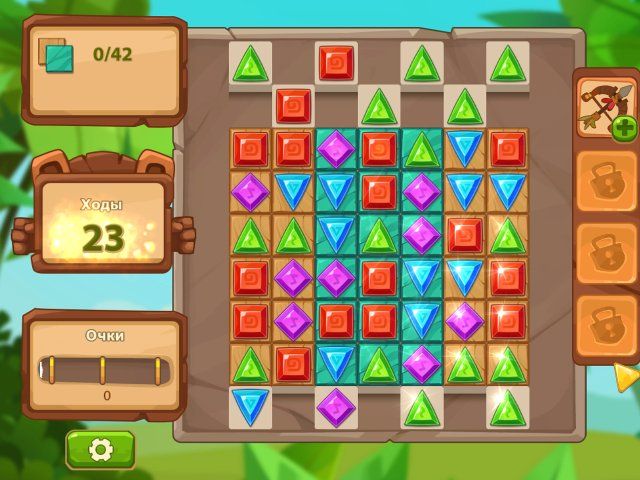Image resolution: width=640 pixels, height=480 pixels.
Task: Expand the booster panel with yellow arrow
Action: click(626, 376)
